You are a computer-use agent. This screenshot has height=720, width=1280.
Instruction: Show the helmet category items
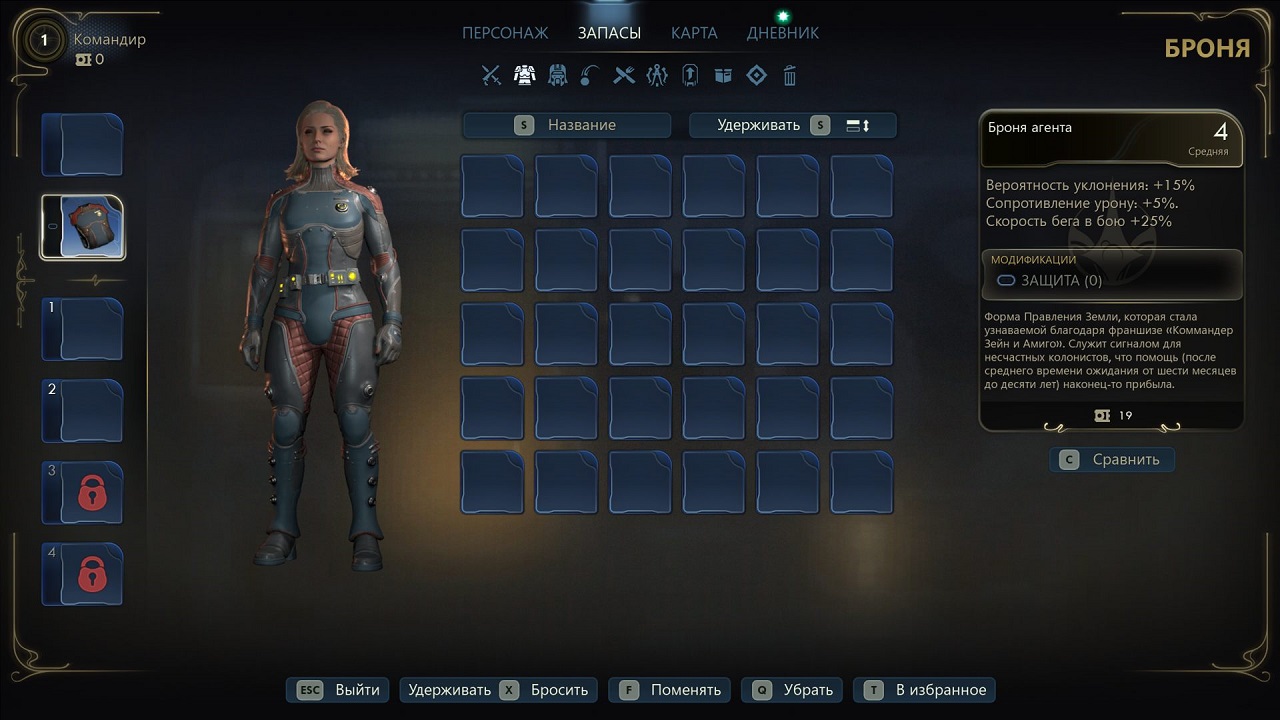(x=558, y=75)
